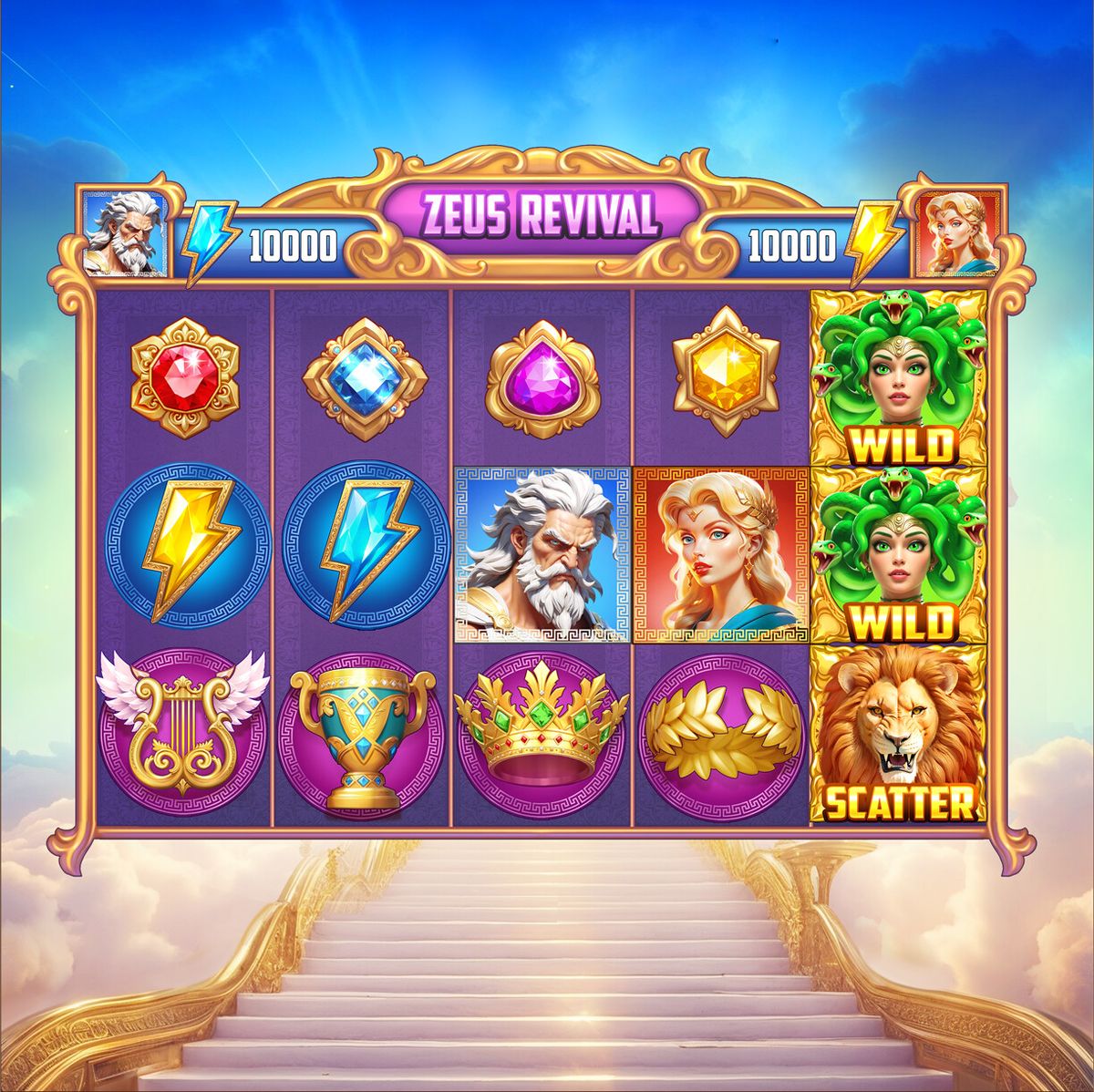Choose the large Zeus symbol on the reels
Screen dimensions: 1094x1092
pyautogui.click(x=543, y=554)
